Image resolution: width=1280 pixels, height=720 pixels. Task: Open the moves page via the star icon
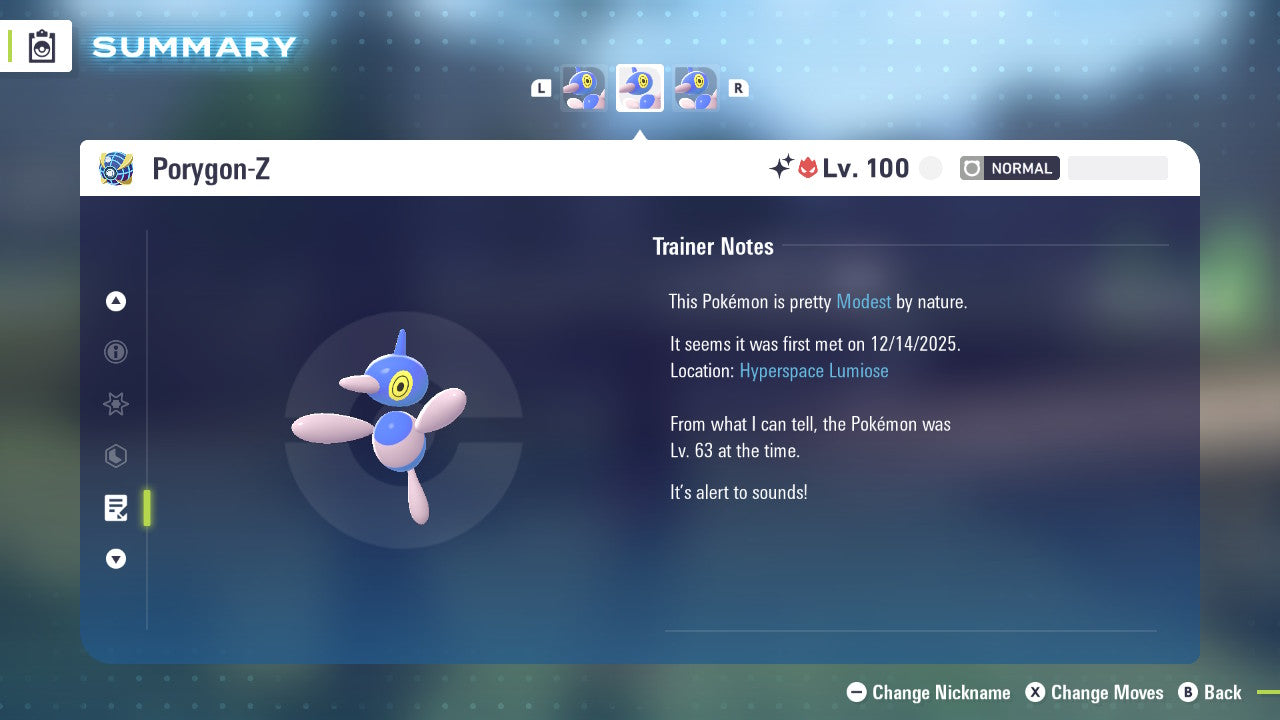tap(115, 404)
